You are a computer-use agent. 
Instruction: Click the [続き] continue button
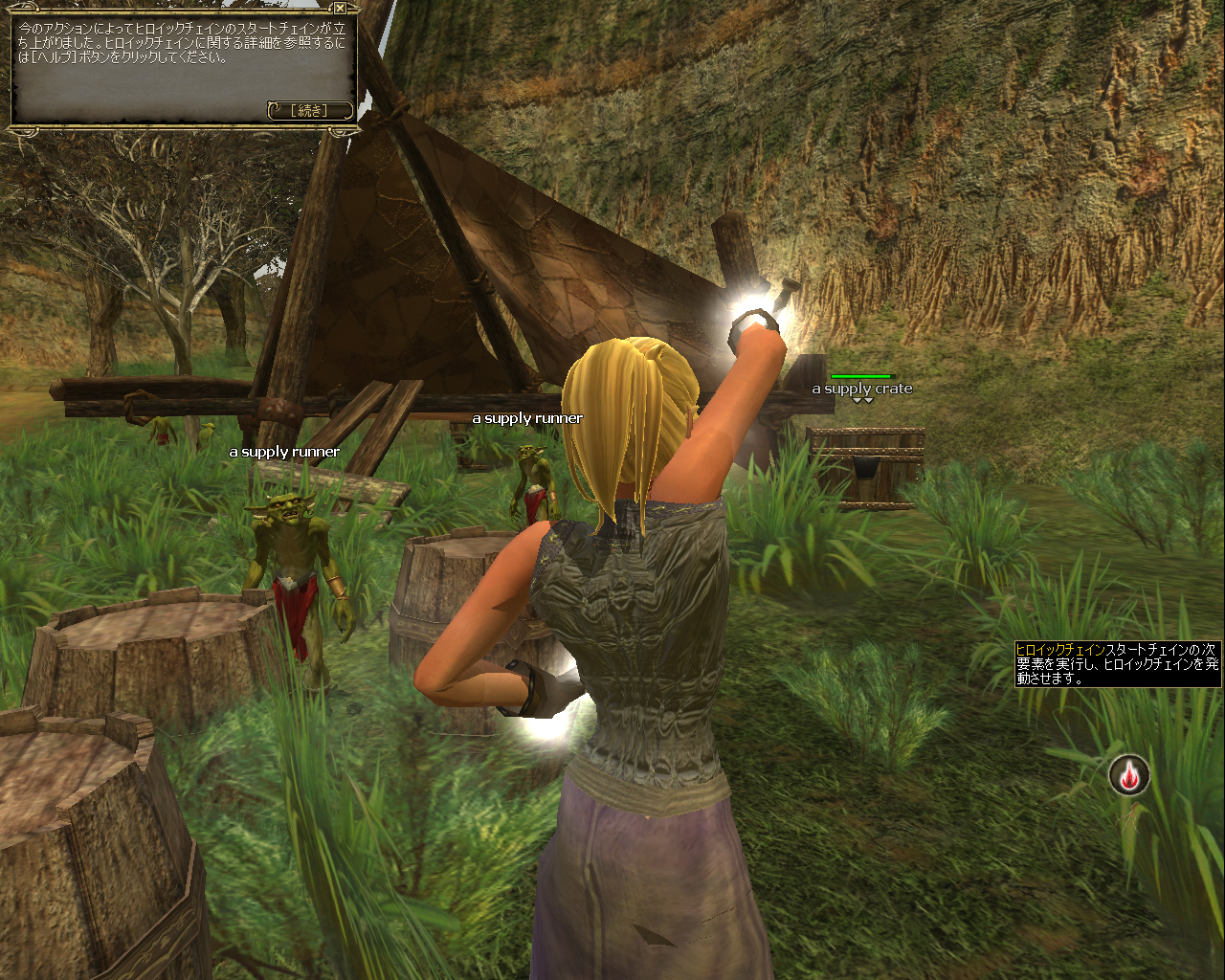click(x=310, y=111)
